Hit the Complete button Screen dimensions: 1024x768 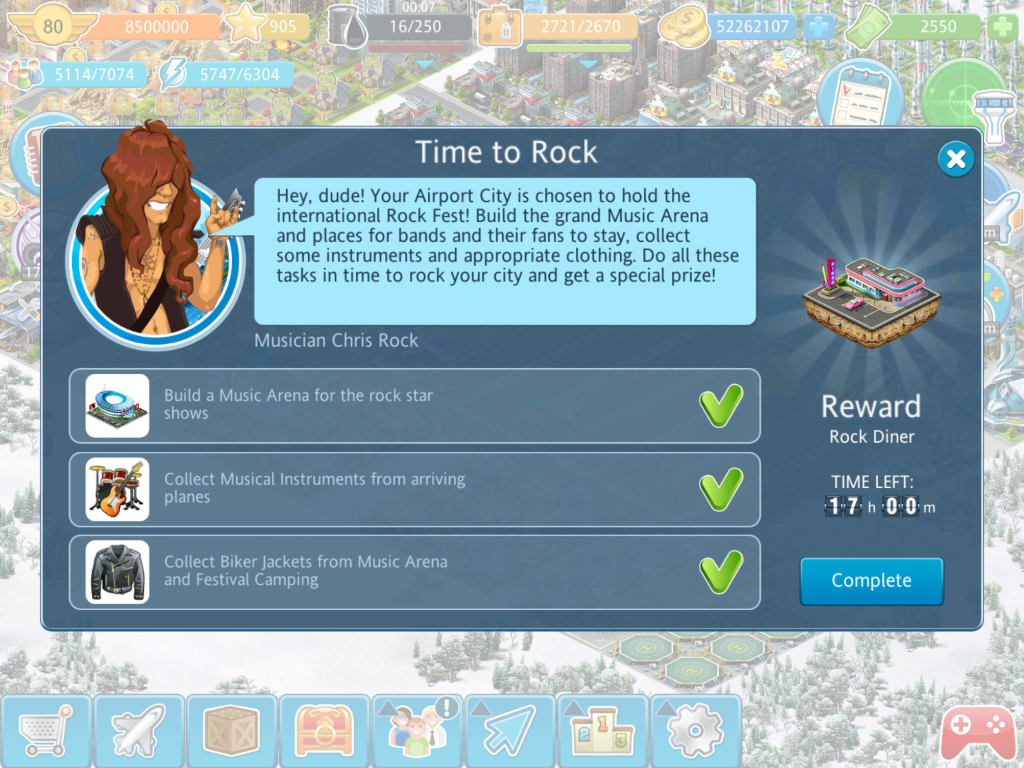click(871, 581)
